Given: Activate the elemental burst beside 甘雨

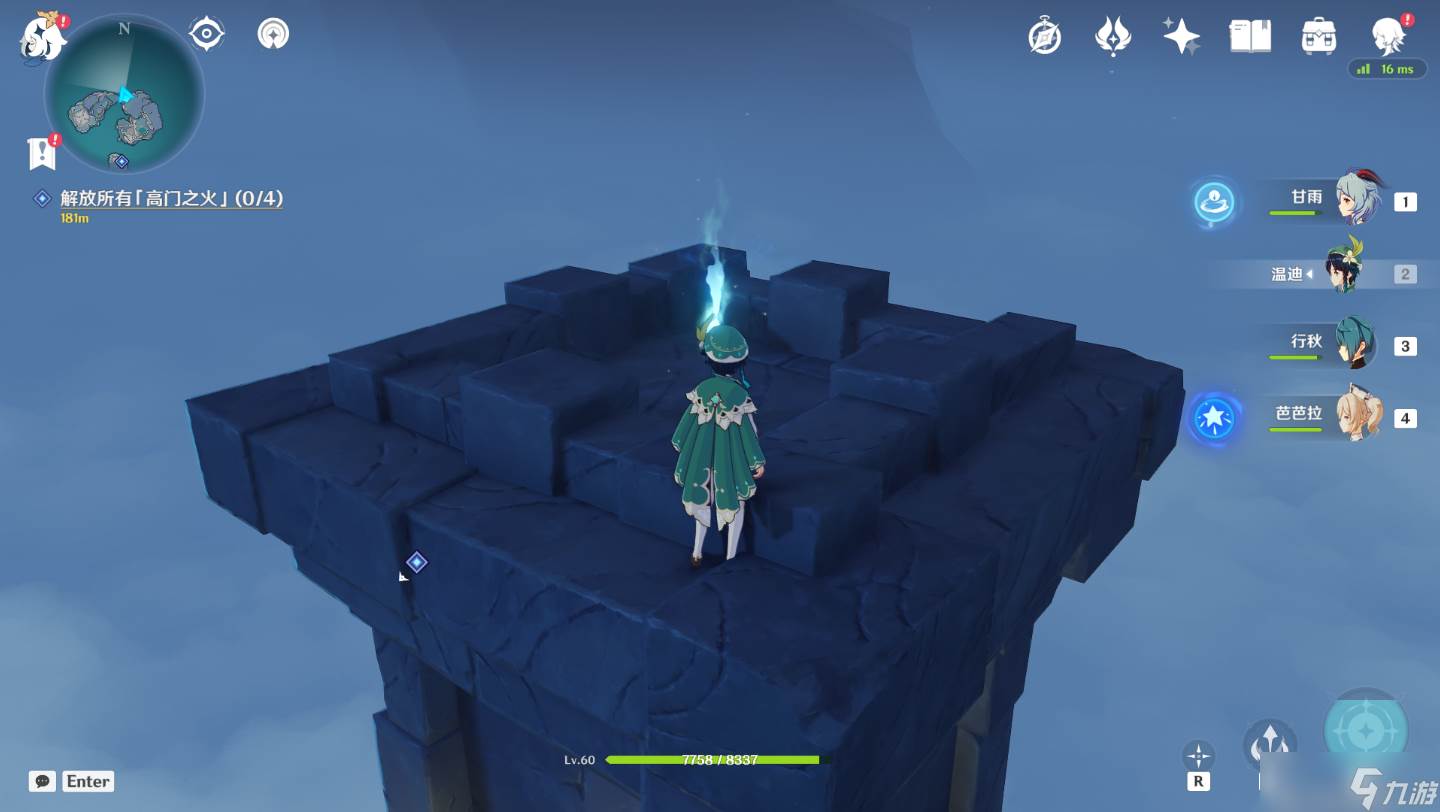Looking at the screenshot, I should pos(1215,202).
